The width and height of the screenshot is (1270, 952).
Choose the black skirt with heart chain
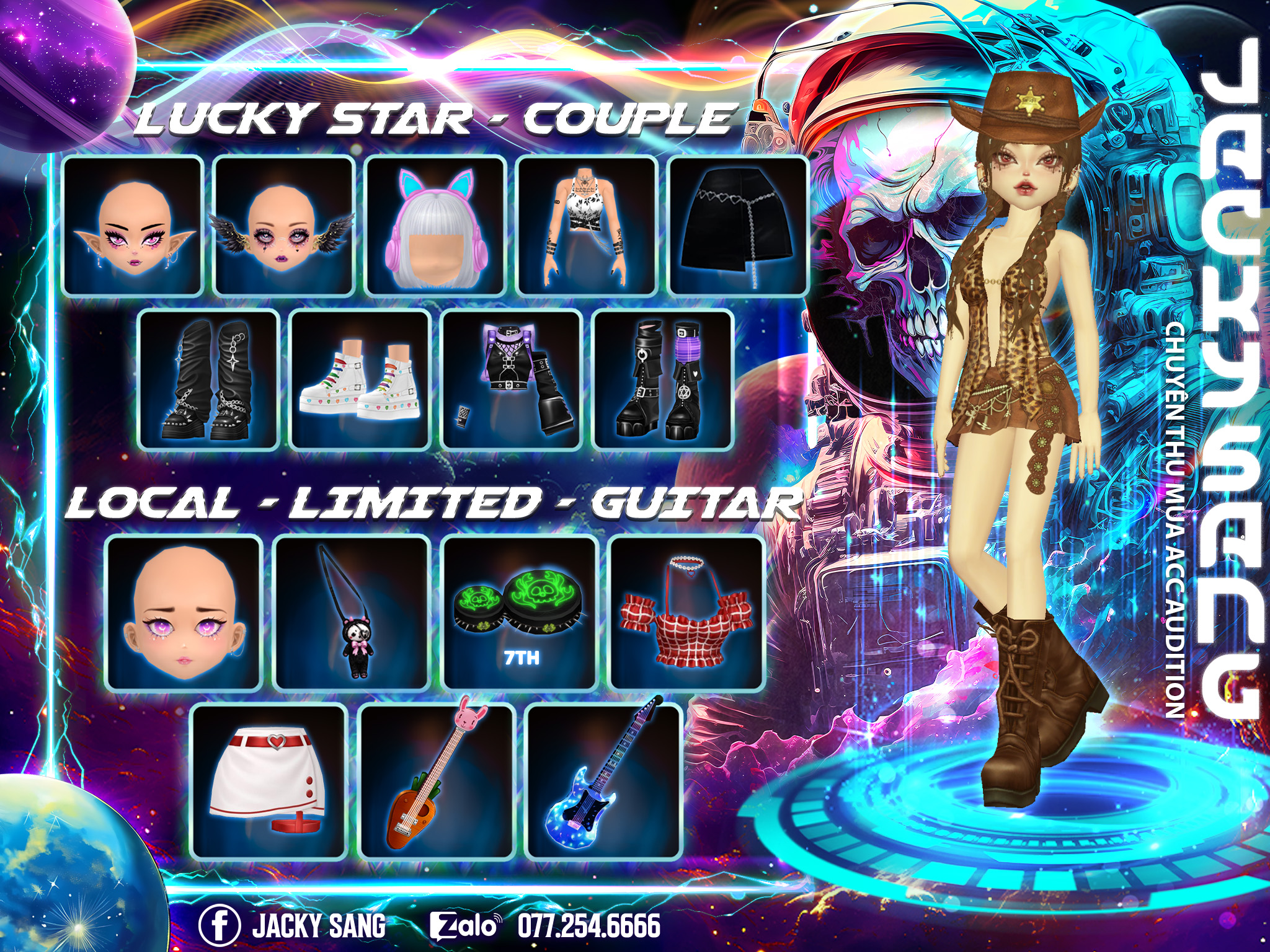point(738,226)
